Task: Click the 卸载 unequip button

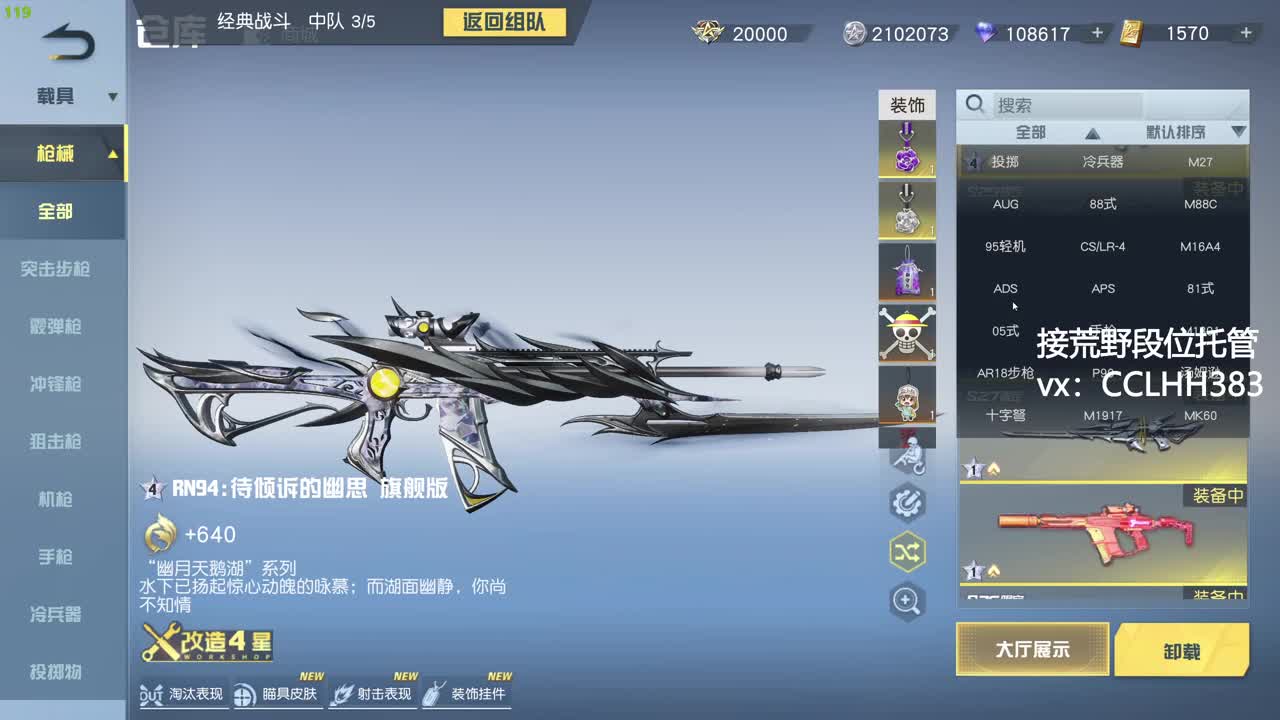Action: (1183, 649)
